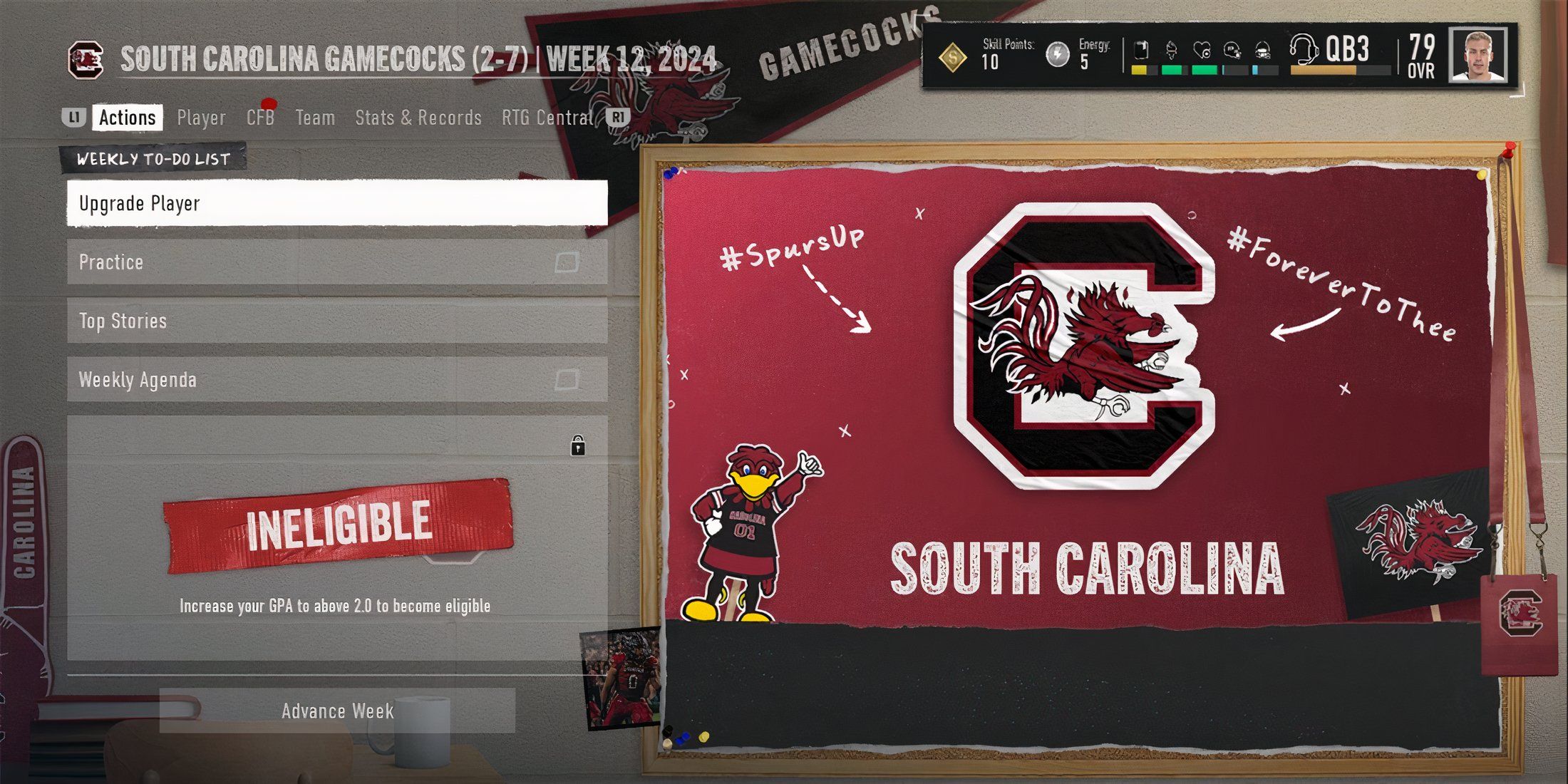Click the screen icon next to Weekly Agenda

565,380
